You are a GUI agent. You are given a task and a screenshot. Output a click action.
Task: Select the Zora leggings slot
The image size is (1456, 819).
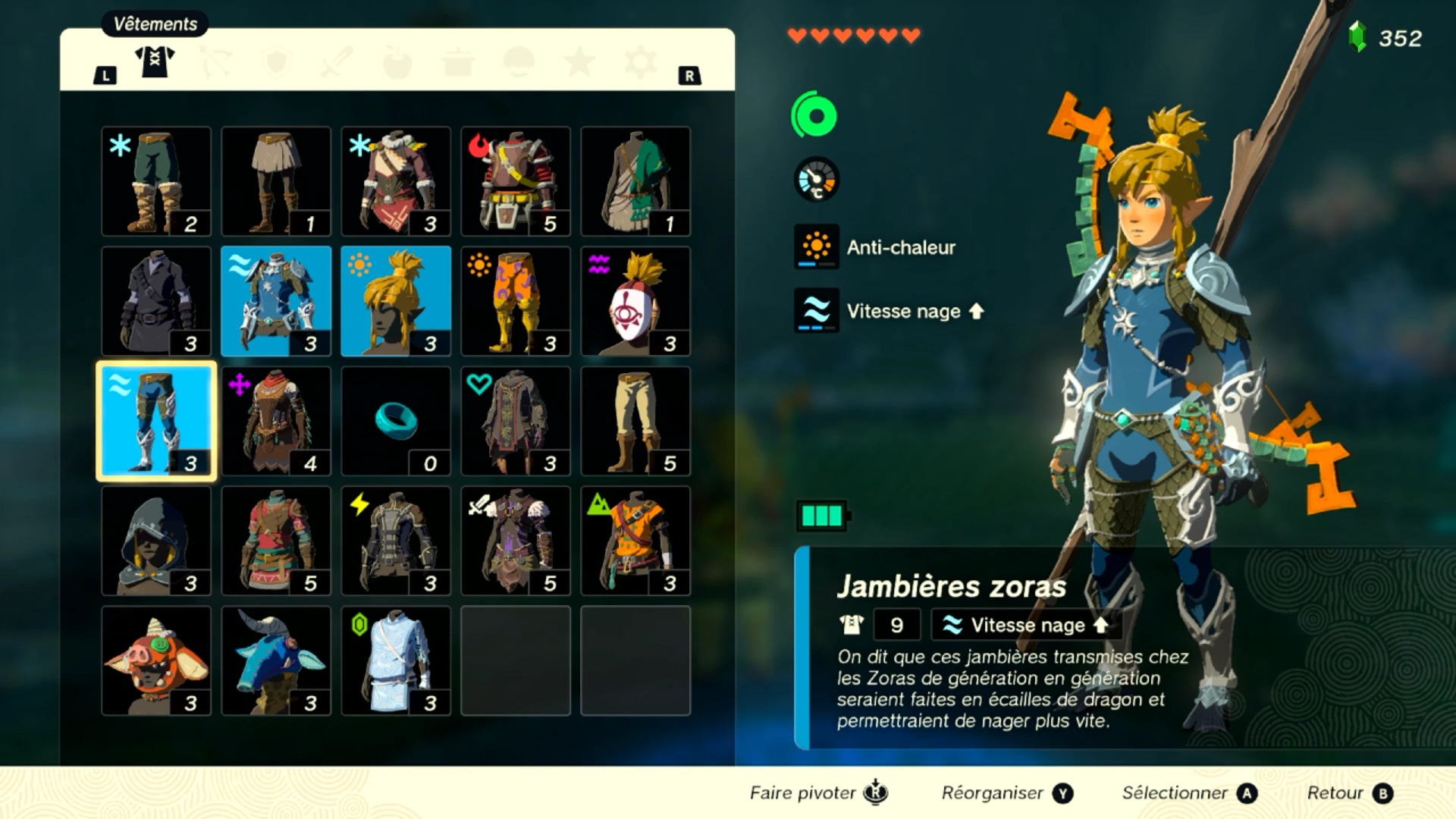[156, 422]
